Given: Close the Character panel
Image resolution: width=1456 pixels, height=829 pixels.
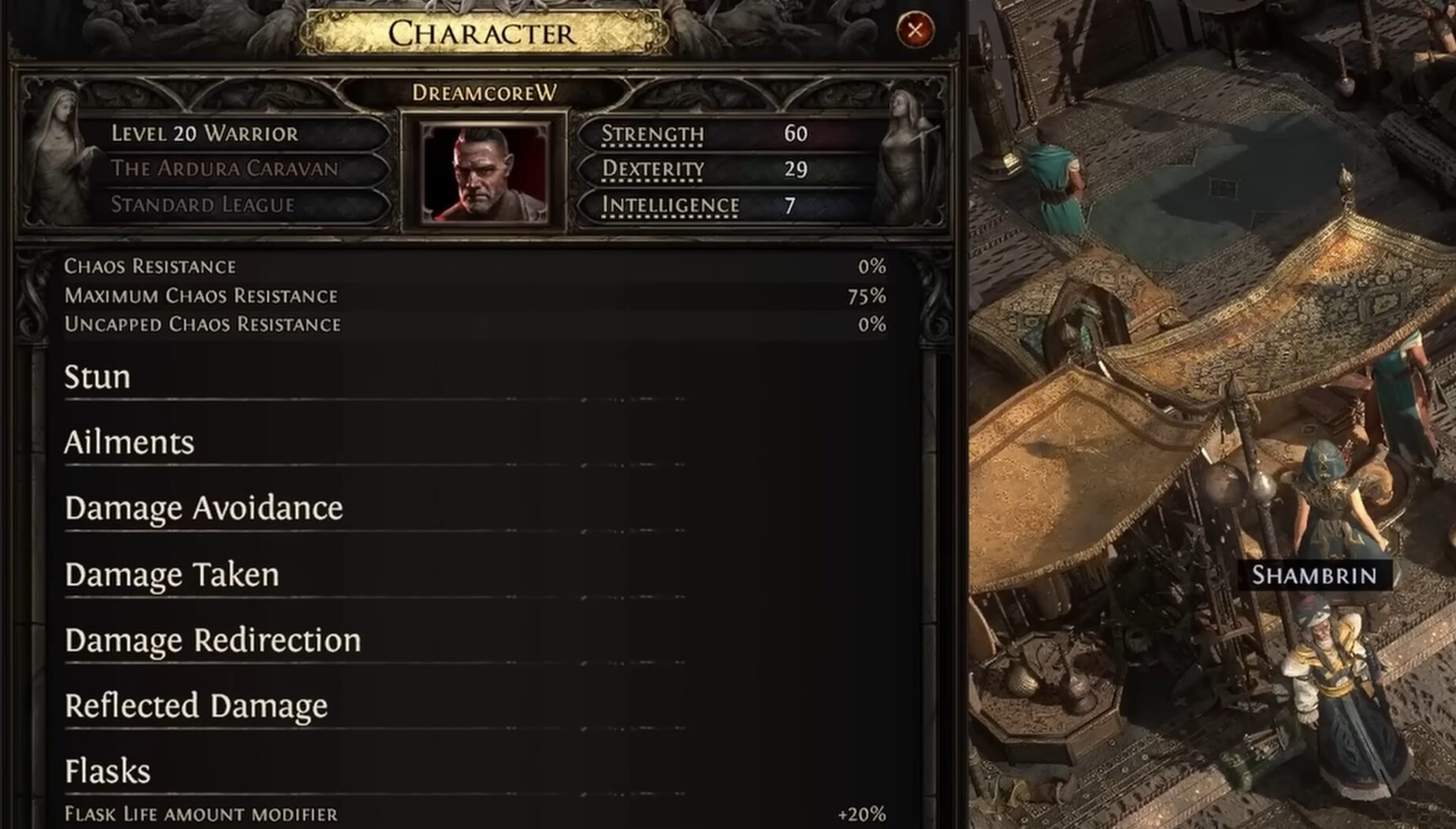Looking at the screenshot, I should [915, 31].
